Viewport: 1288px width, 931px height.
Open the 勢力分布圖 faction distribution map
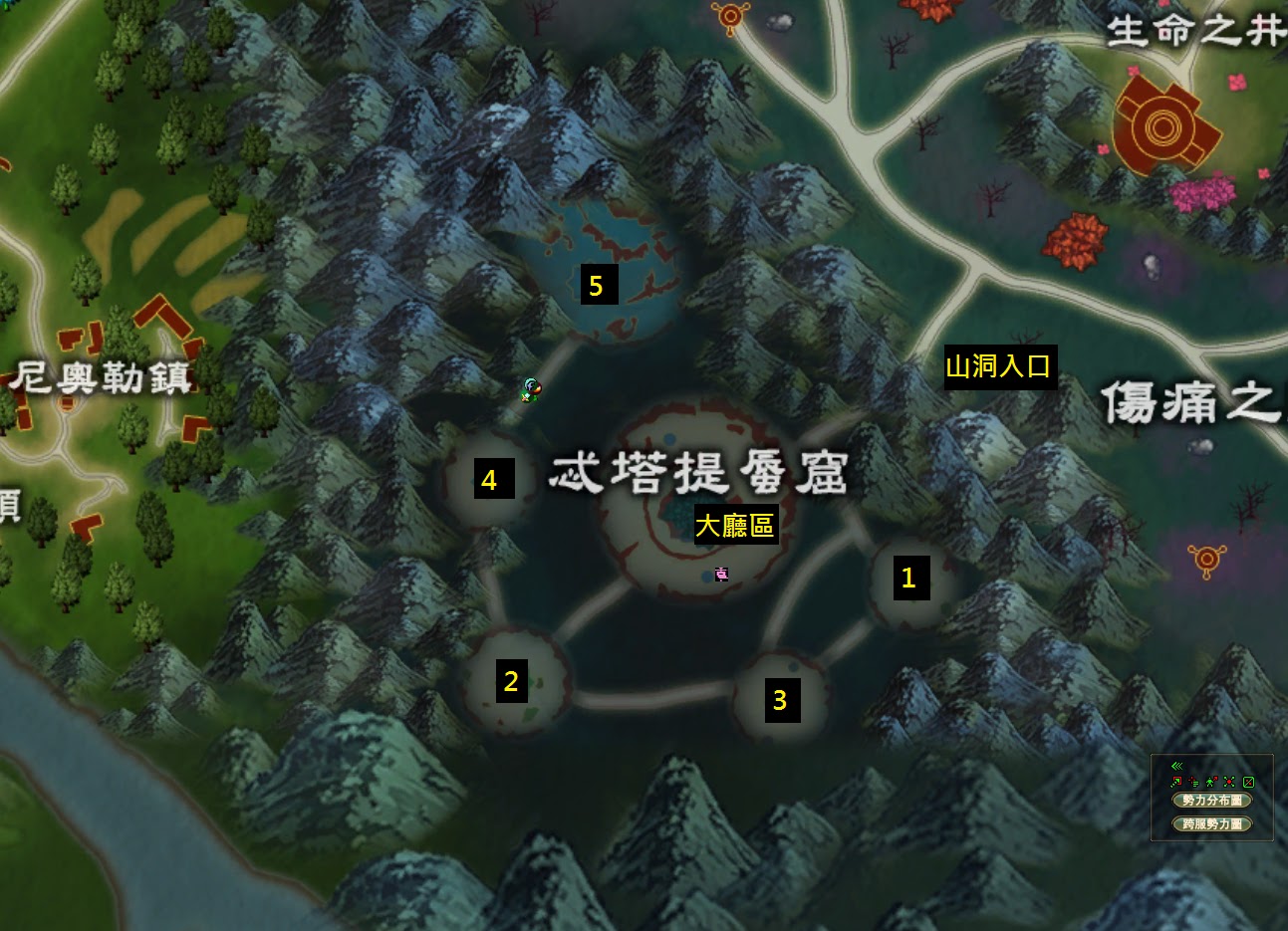click(x=1212, y=800)
